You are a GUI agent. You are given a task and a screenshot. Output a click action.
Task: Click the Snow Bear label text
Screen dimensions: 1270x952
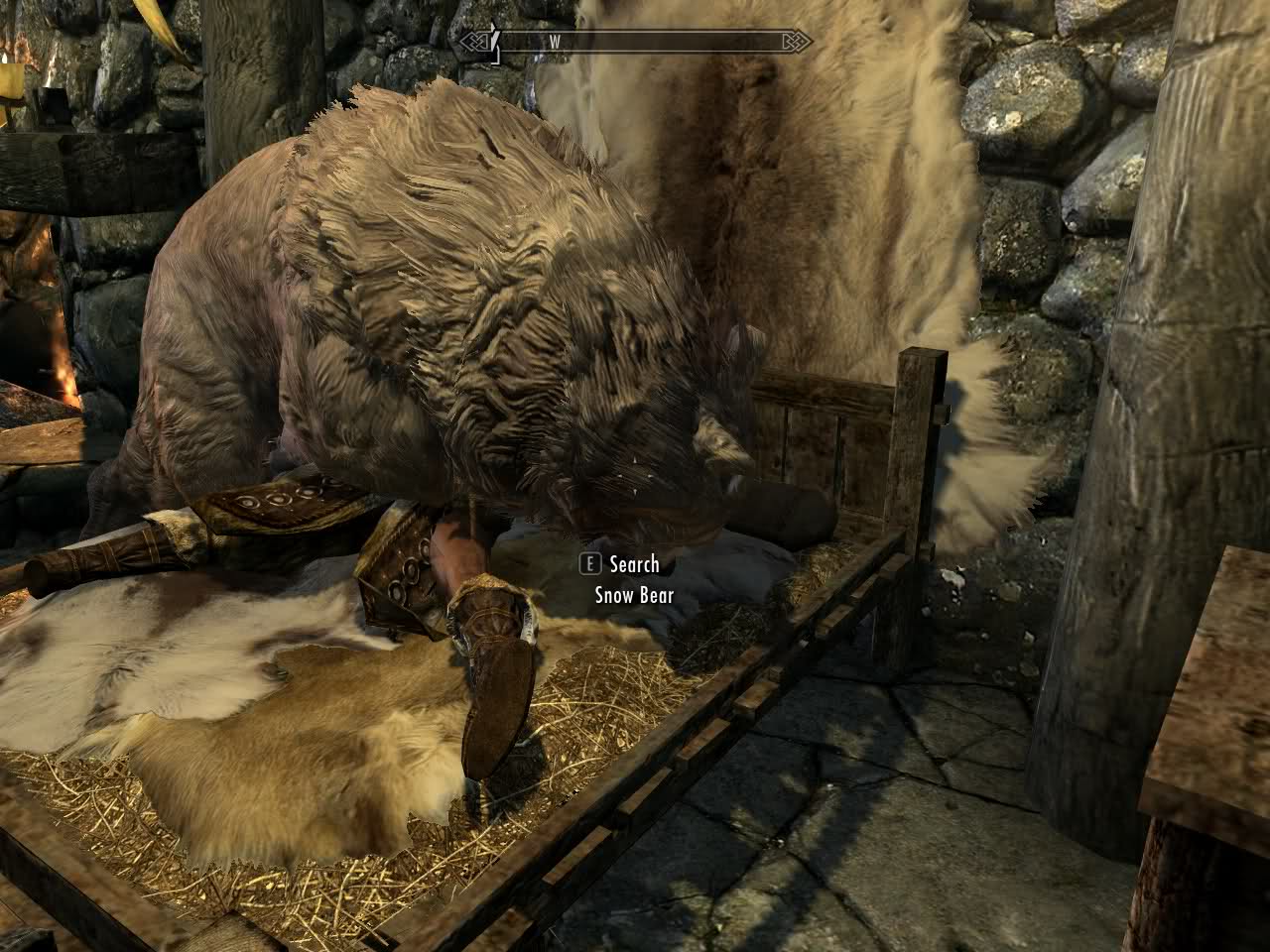[632, 597]
